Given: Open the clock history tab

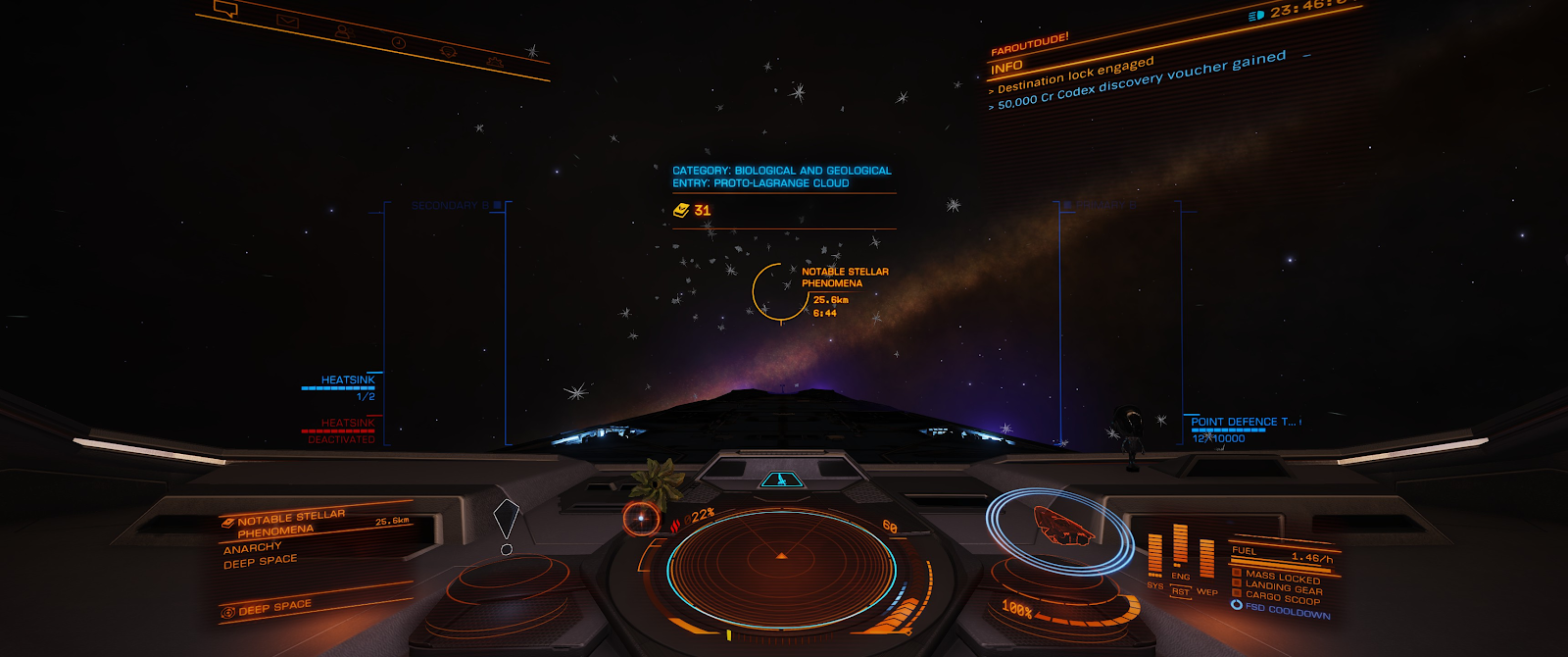Looking at the screenshot, I should click(x=398, y=42).
